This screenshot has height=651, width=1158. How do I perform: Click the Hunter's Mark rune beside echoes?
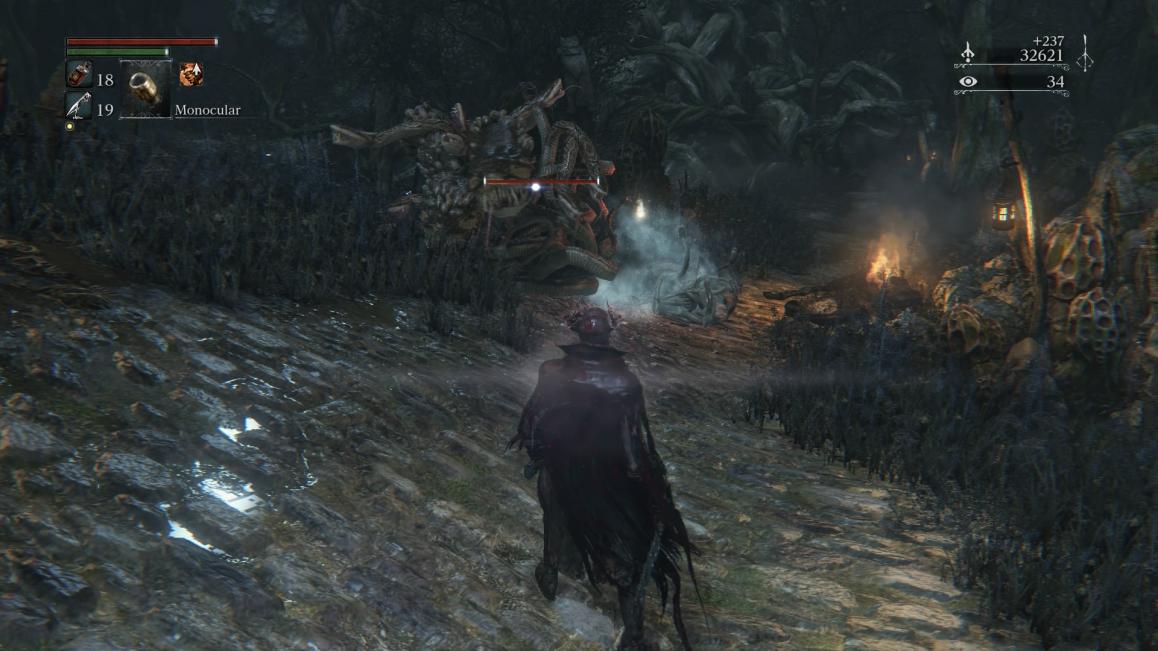click(1084, 52)
